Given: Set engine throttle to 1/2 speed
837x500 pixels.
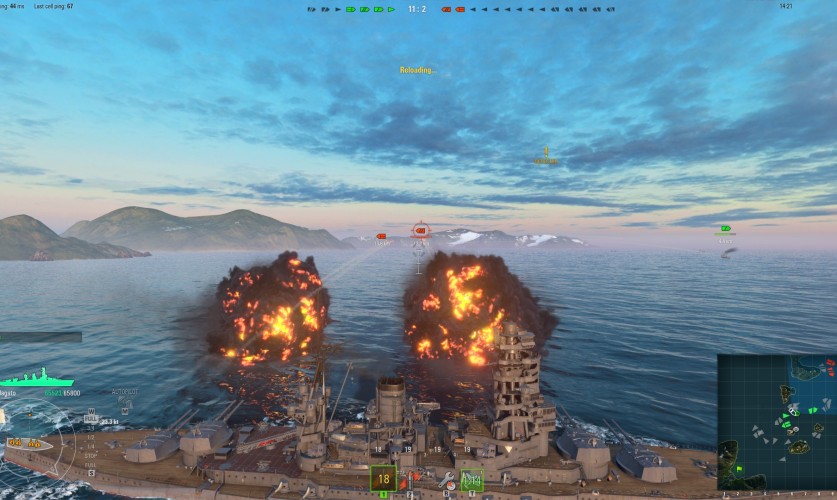Looking at the screenshot, I should [92, 437].
